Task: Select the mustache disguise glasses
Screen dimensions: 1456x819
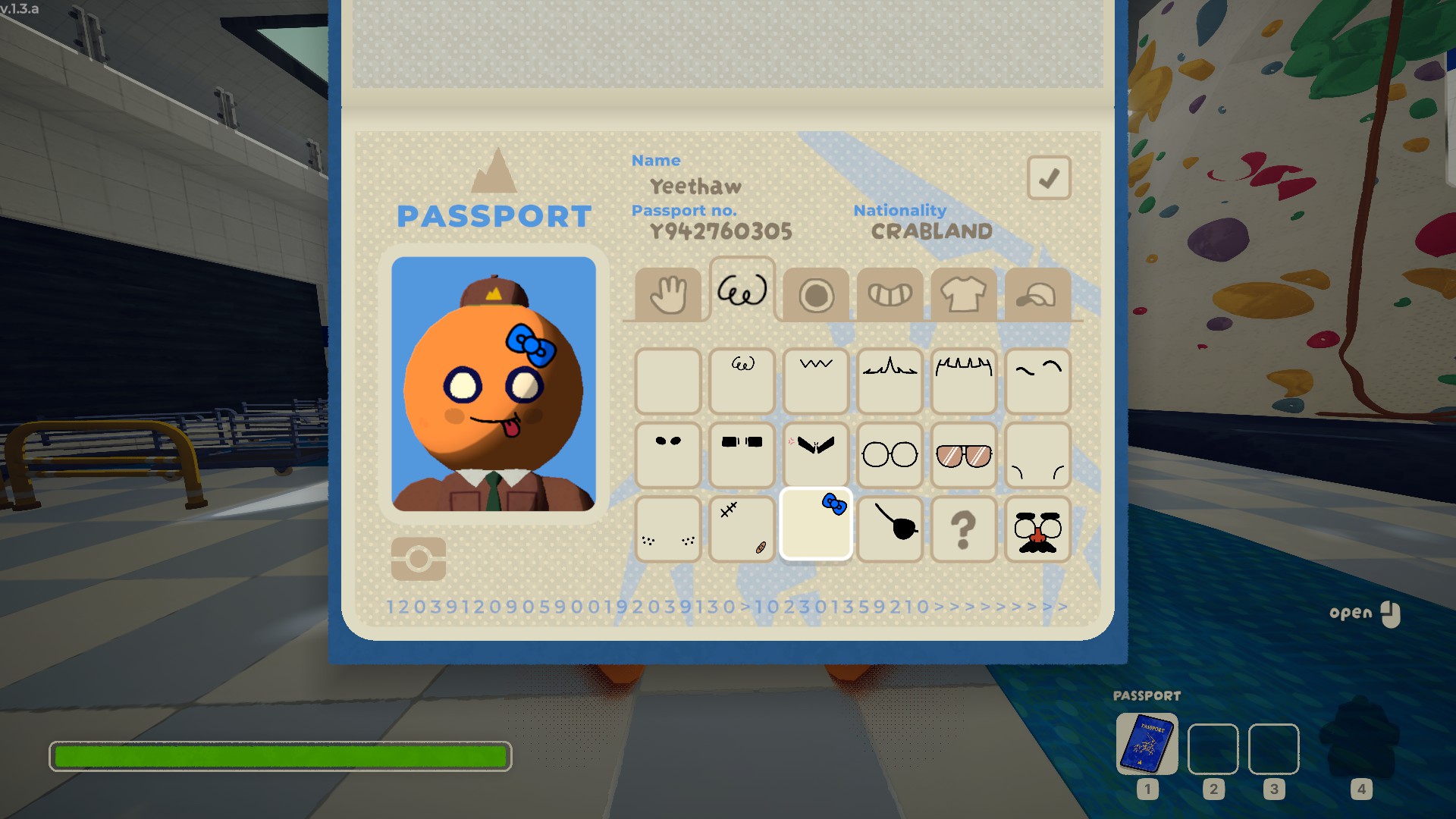Action: click(x=1037, y=529)
